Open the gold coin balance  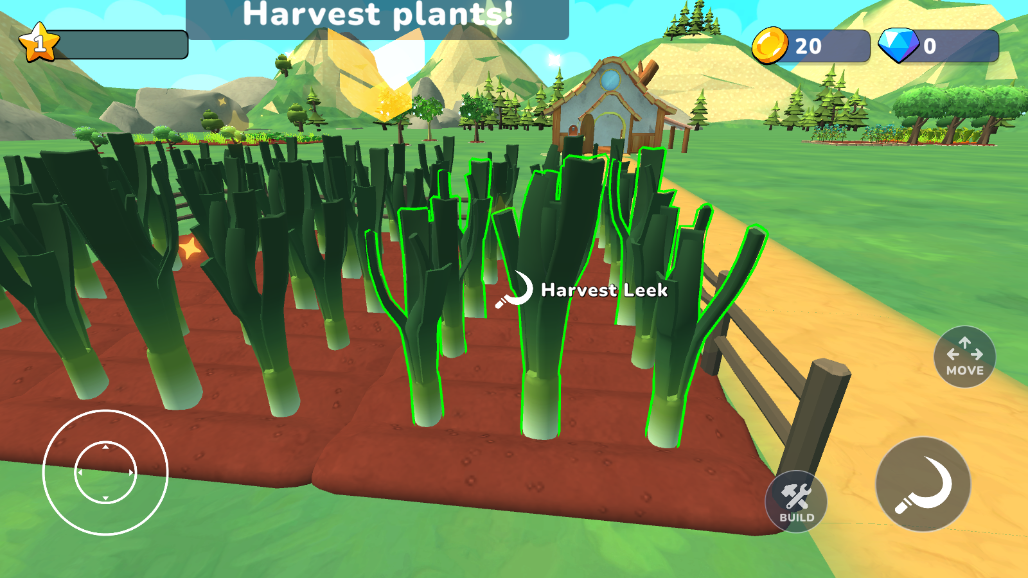pos(810,46)
